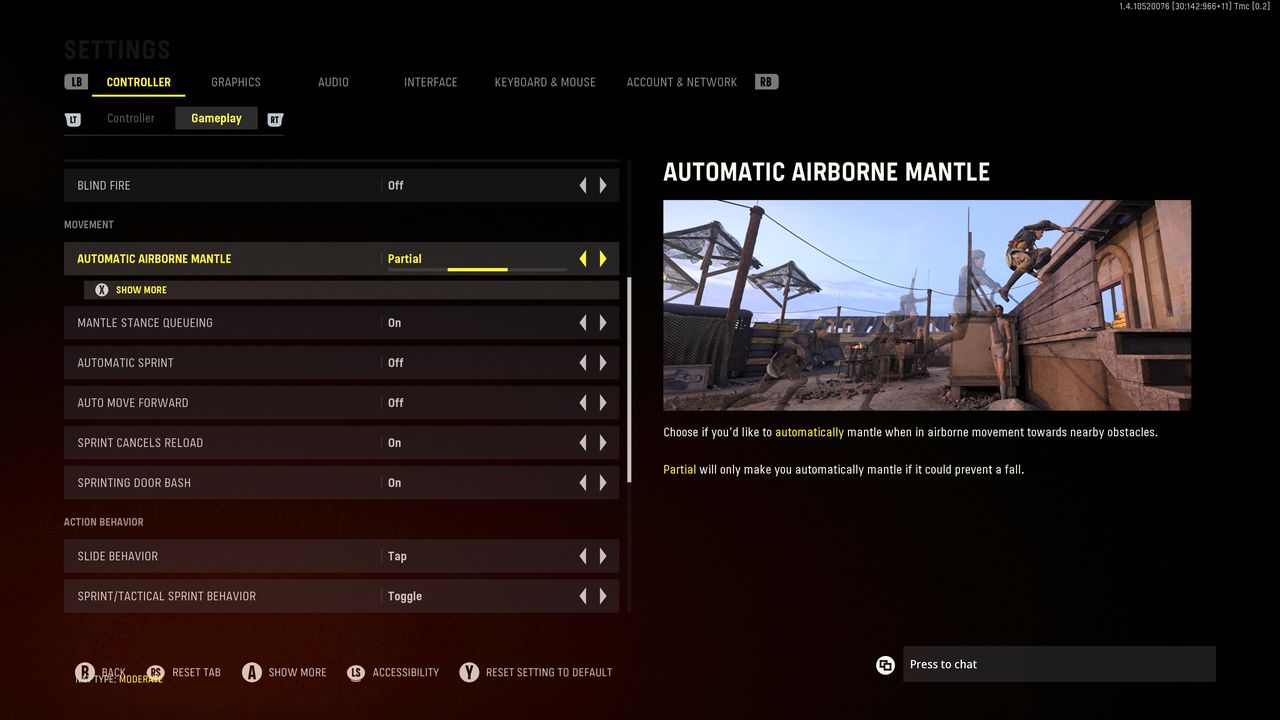1280x720 pixels.
Task: Select the Blind Fire setting row
Action: coord(230,185)
